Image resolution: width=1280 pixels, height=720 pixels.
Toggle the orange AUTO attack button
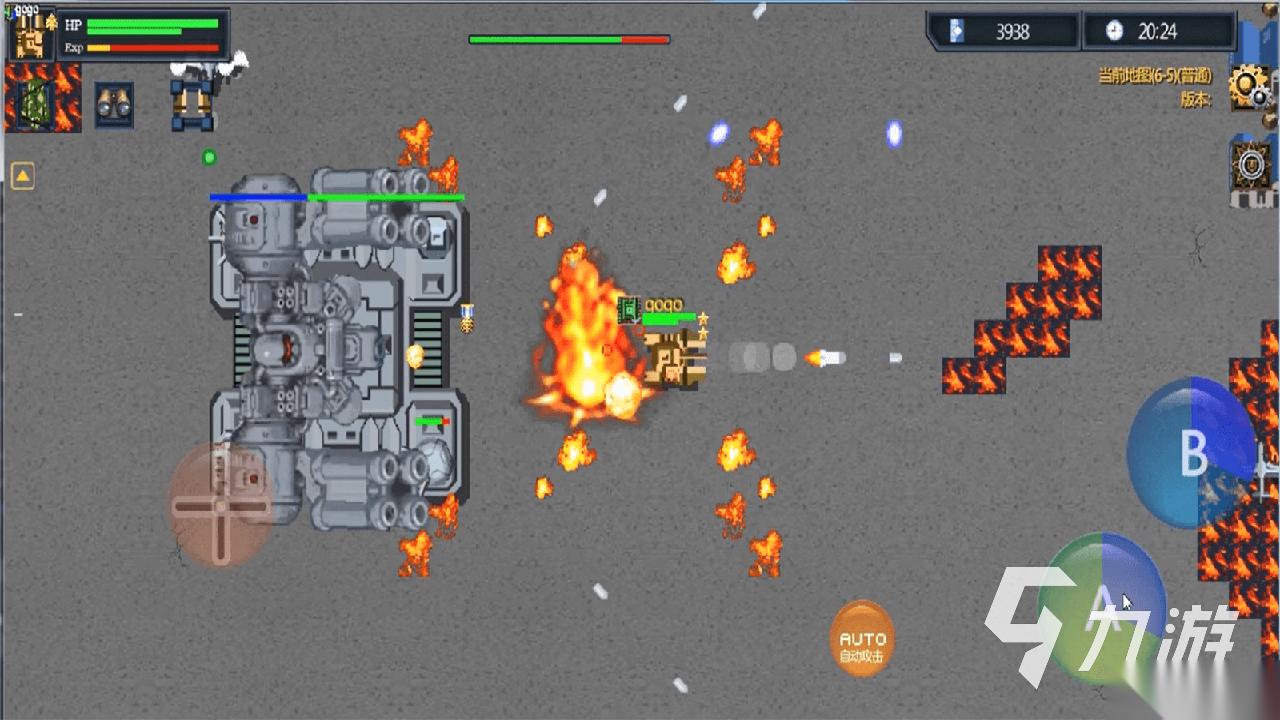tap(862, 638)
